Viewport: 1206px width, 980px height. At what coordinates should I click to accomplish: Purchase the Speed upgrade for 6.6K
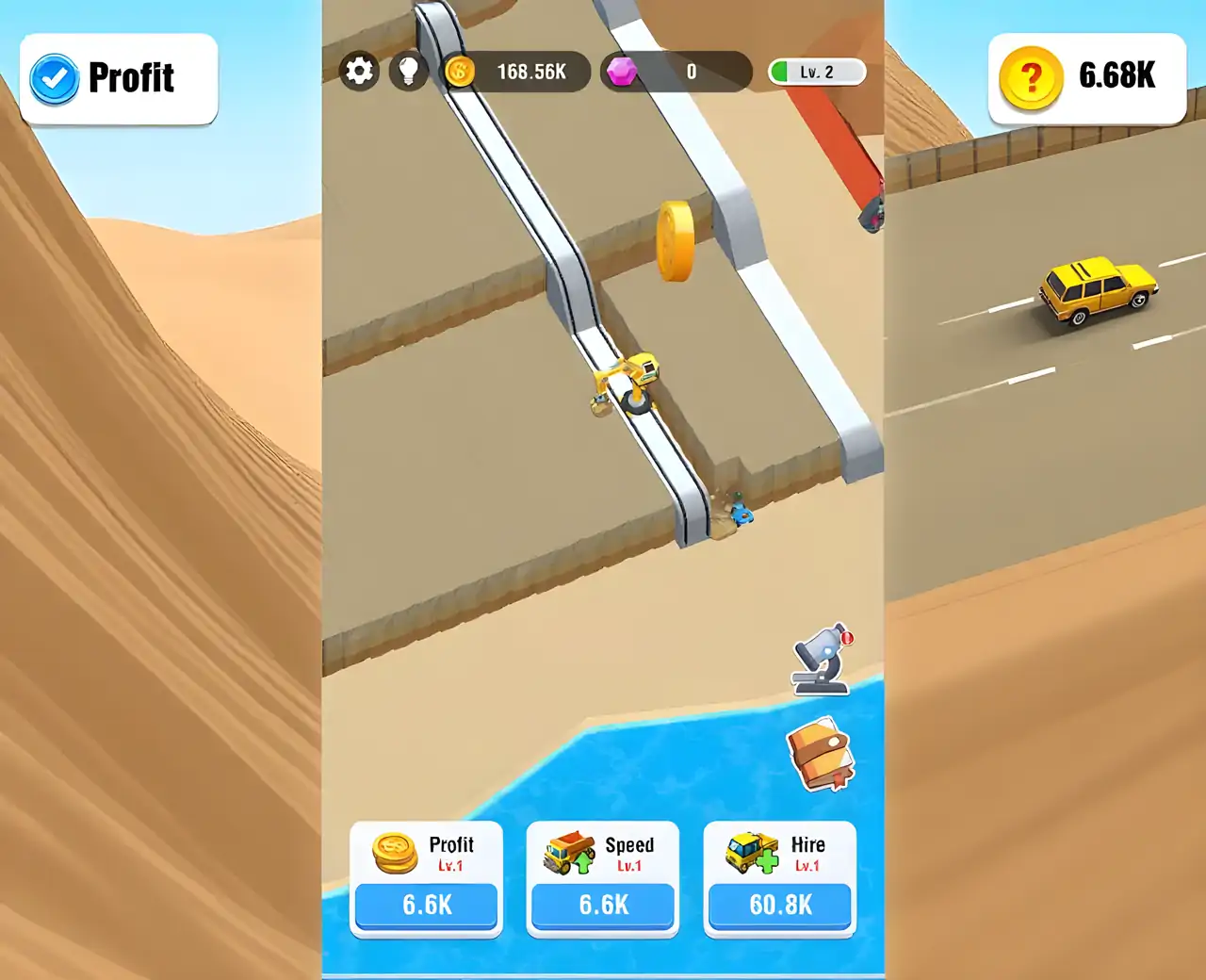pyautogui.click(x=603, y=905)
